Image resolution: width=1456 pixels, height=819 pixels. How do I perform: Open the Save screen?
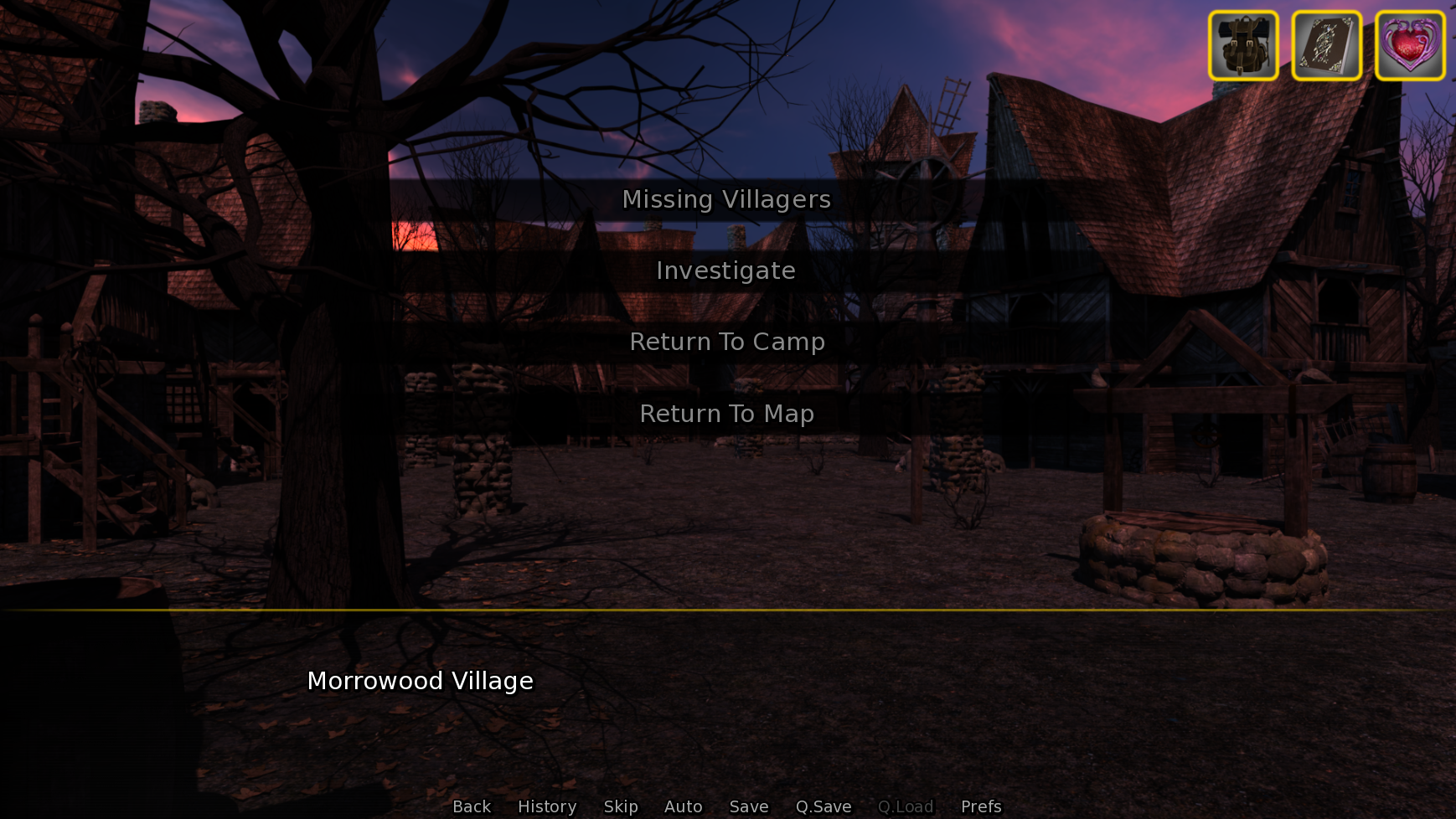tap(748, 806)
